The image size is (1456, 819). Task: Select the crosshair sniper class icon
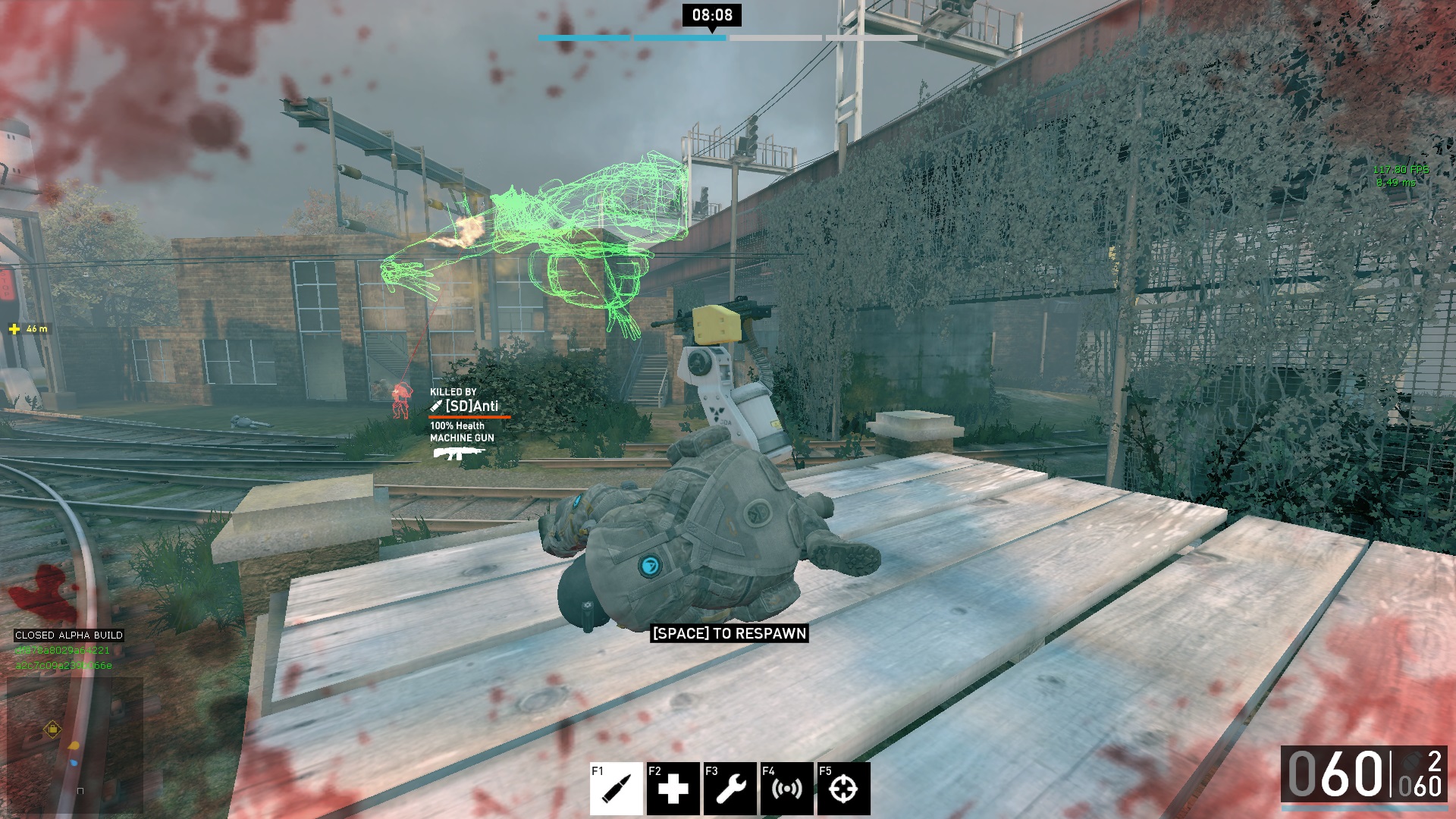click(x=843, y=789)
